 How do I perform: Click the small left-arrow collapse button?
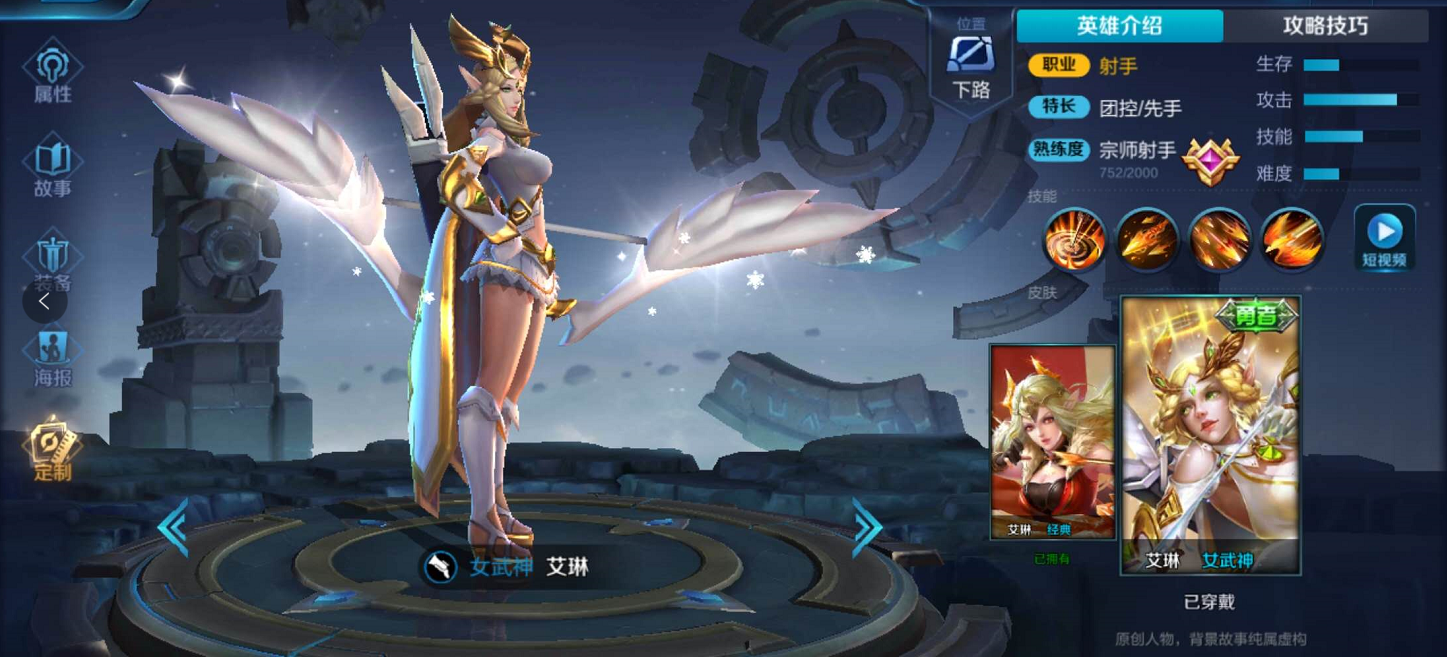pyautogui.click(x=44, y=301)
